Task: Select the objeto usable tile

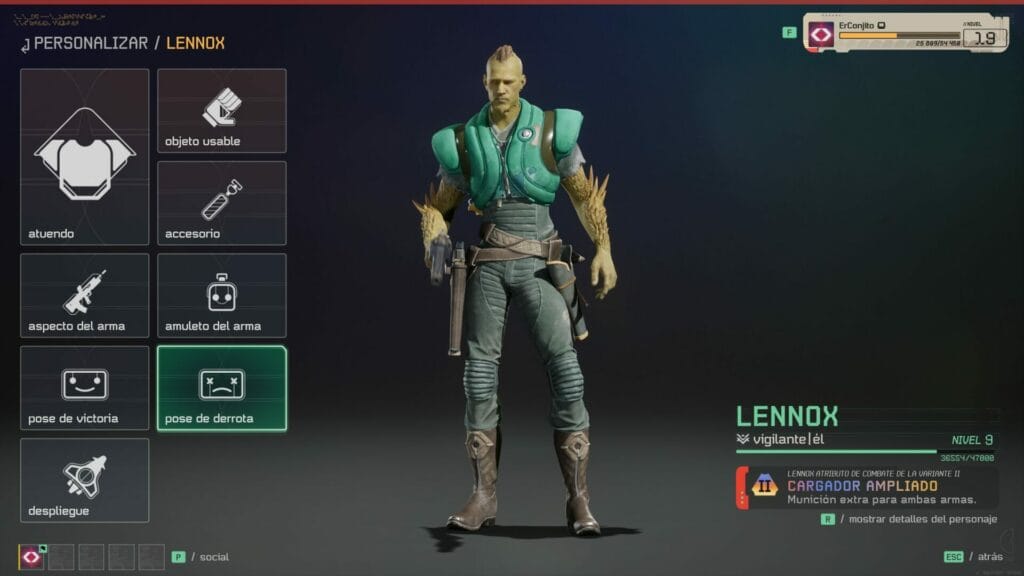Action: point(222,111)
